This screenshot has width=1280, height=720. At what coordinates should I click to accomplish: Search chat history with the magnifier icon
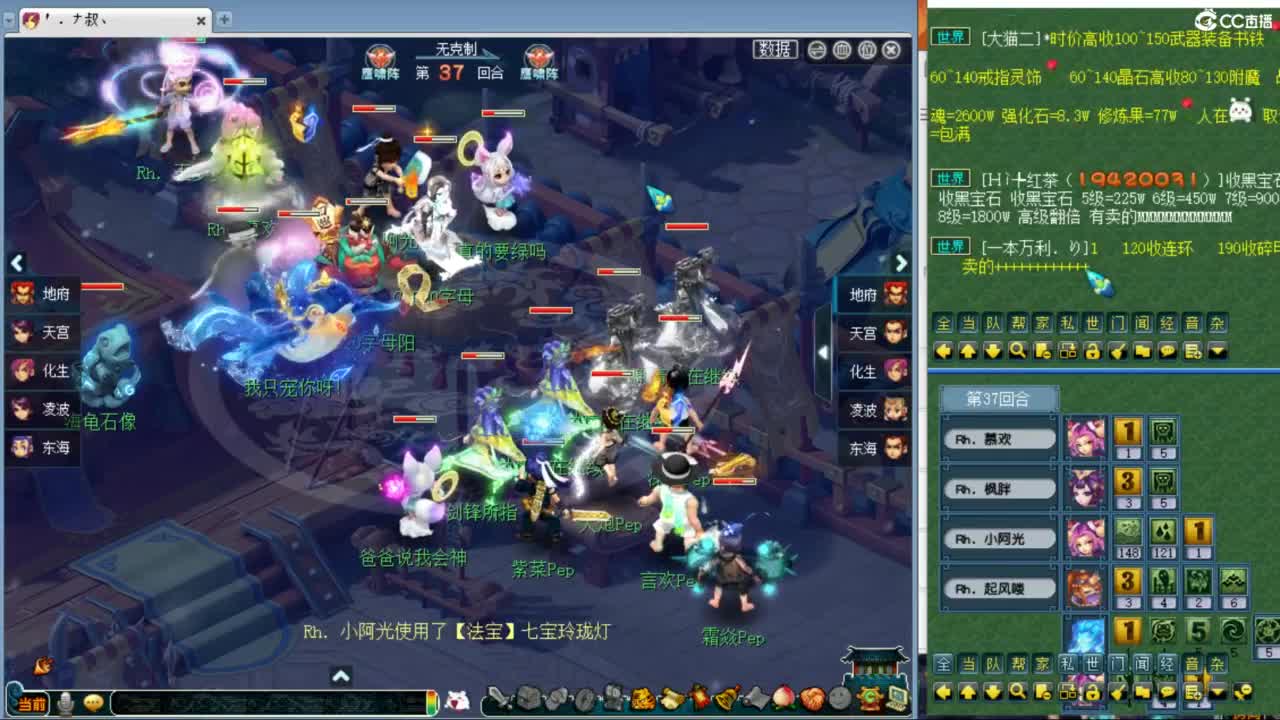[x=1019, y=351]
